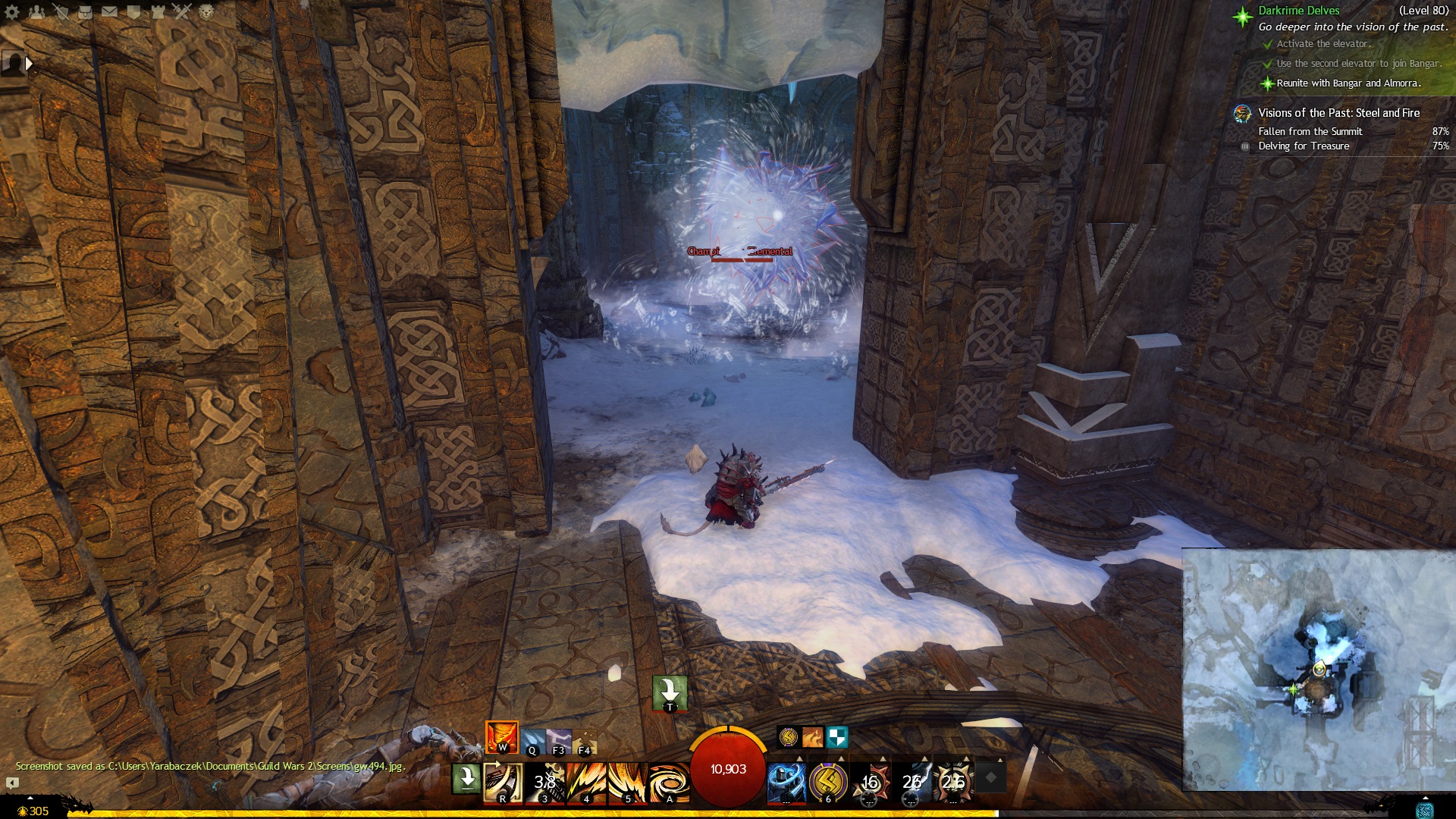Open the hero panel sword-and-shield icon
Image resolution: width=1456 pixels, height=819 pixels.
pyautogui.click(x=61, y=11)
